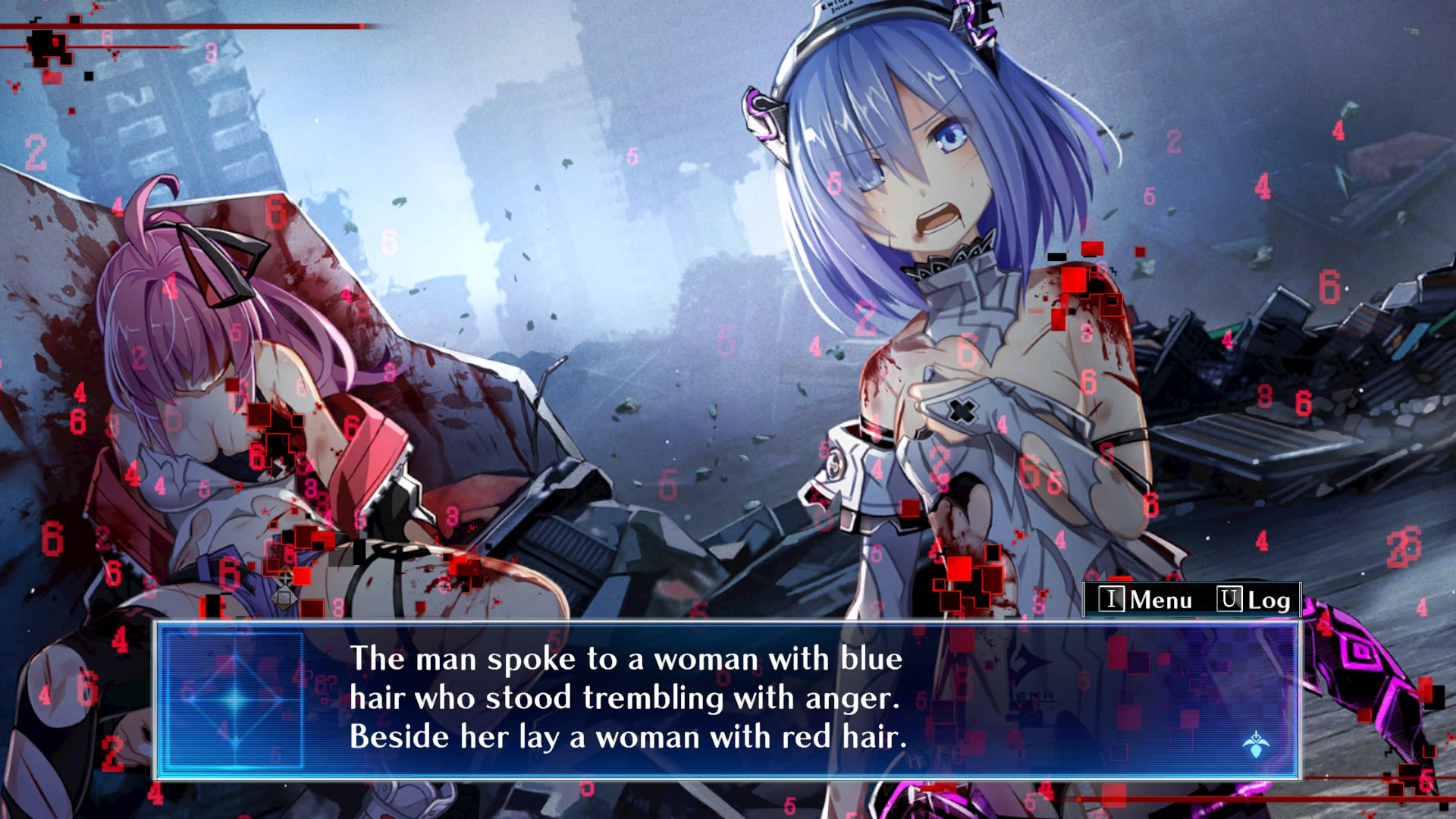Click the boxed I shortcut key icon
The height and width of the screenshot is (819, 1456).
click(1112, 600)
